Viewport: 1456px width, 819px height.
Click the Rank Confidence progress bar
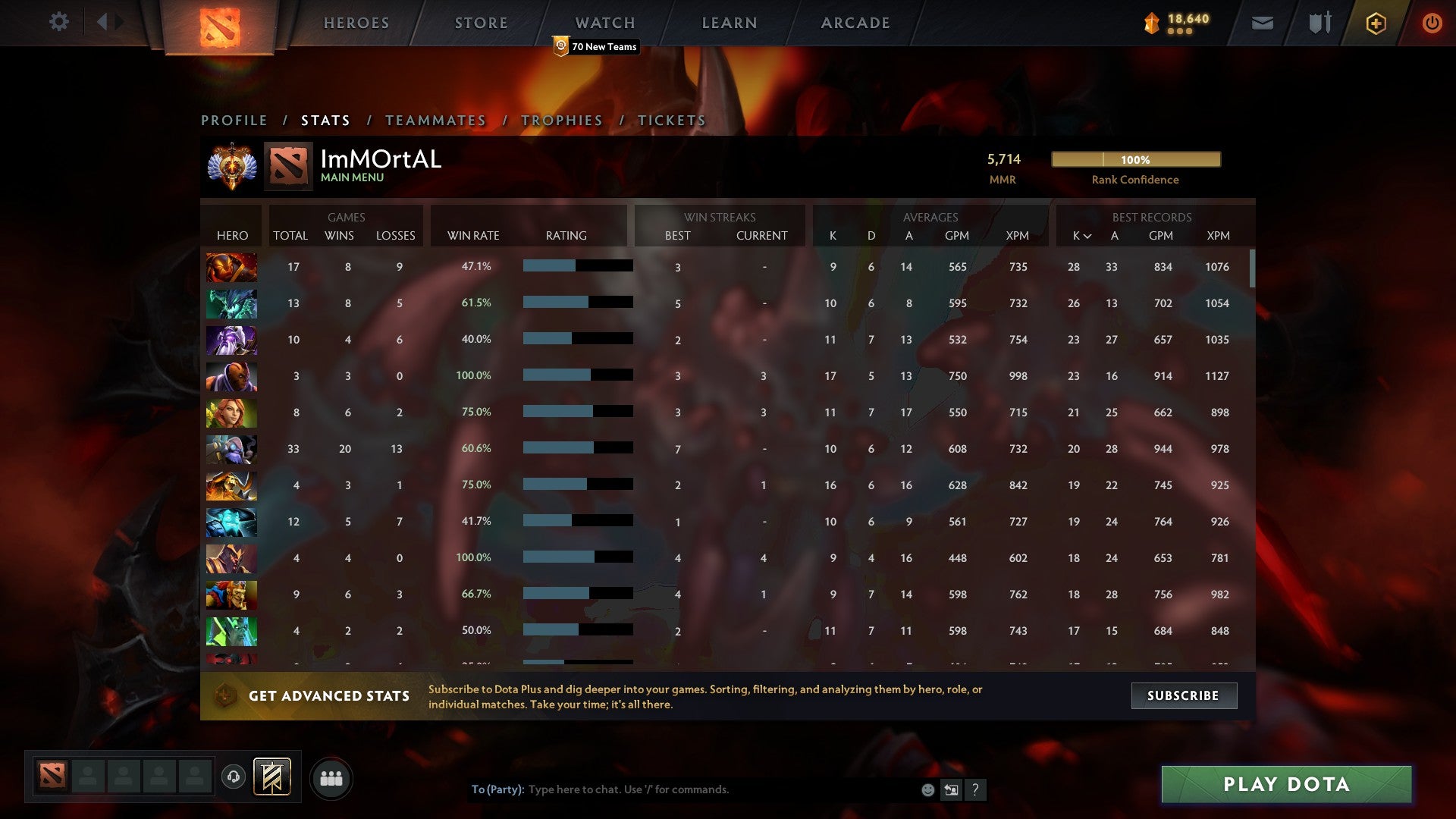pos(1135,160)
